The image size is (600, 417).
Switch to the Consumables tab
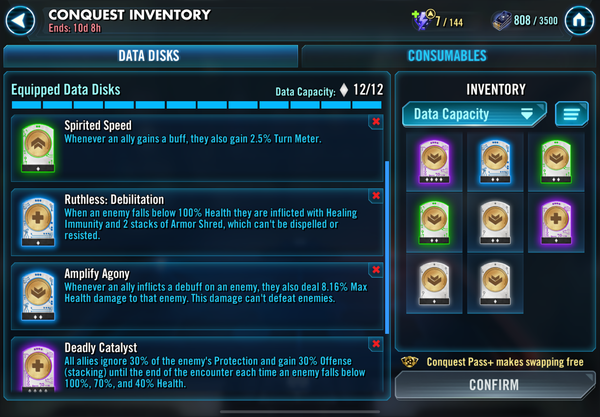(x=446, y=56)
